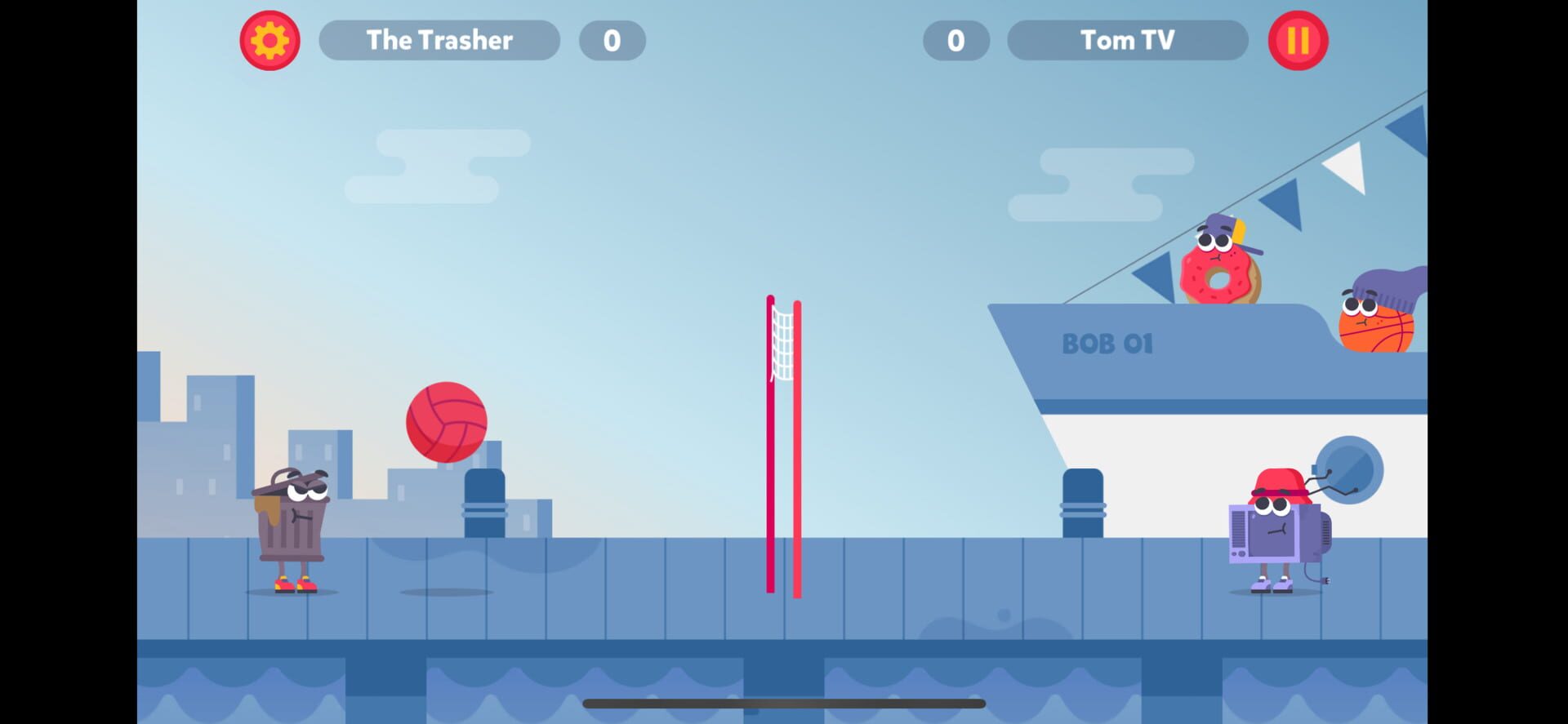This screenshot has width=1568, height=724.
Task: Pause the volleyball match
Action: 1298,40
